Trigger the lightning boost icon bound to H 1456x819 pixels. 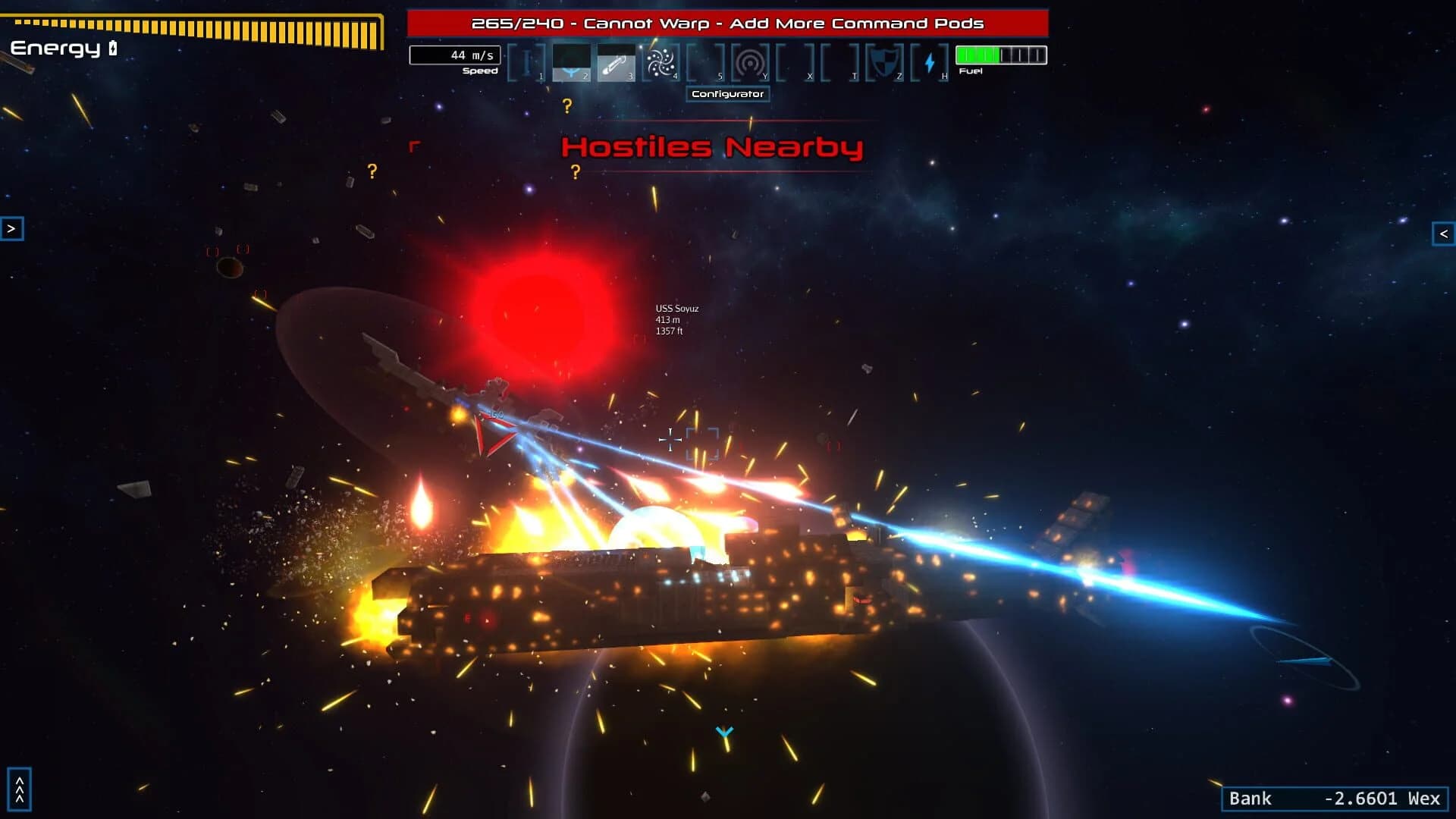coord(930,61)
